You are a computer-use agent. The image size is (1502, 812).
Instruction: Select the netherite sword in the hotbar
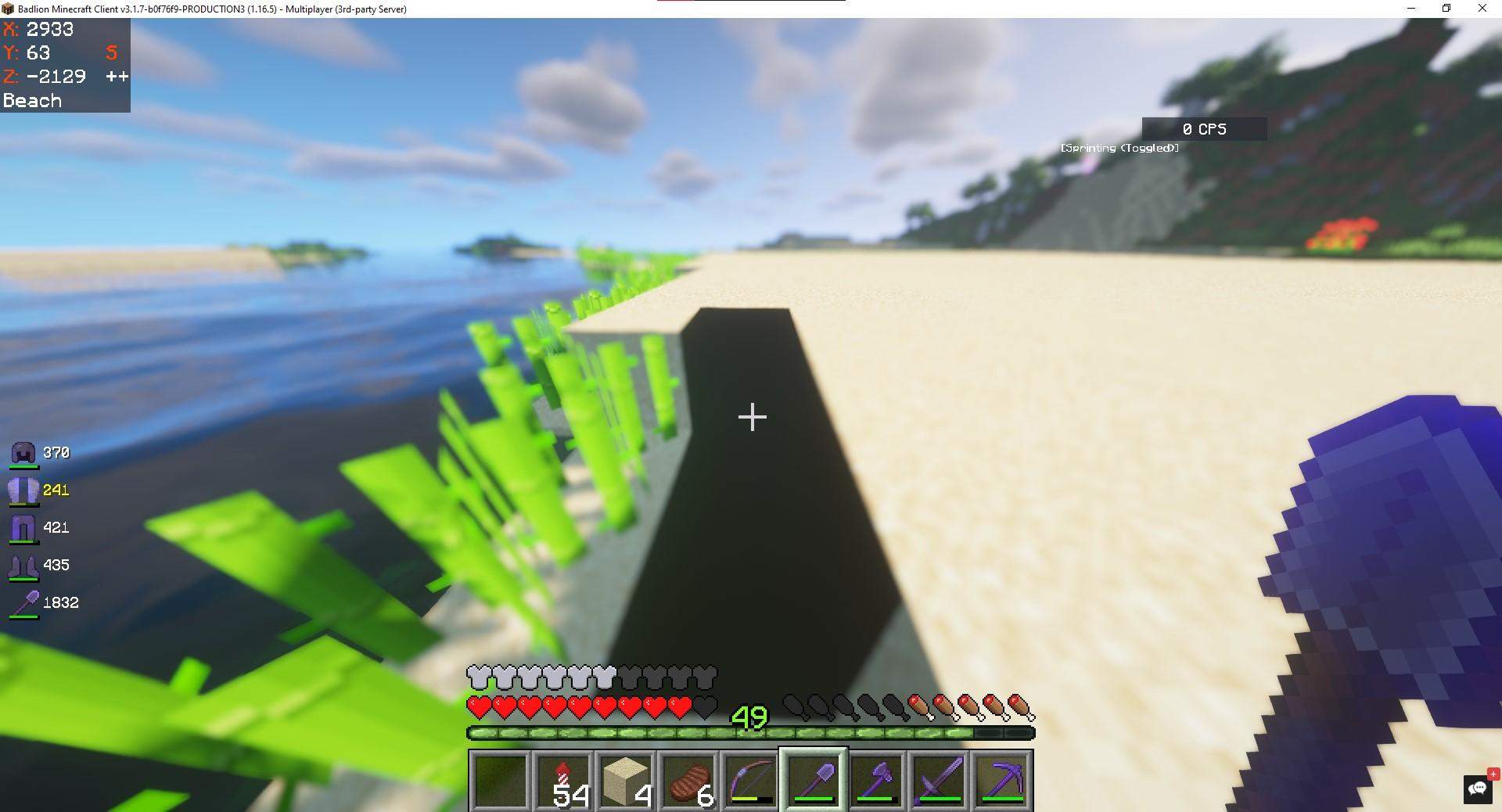(x=940, y=778)
